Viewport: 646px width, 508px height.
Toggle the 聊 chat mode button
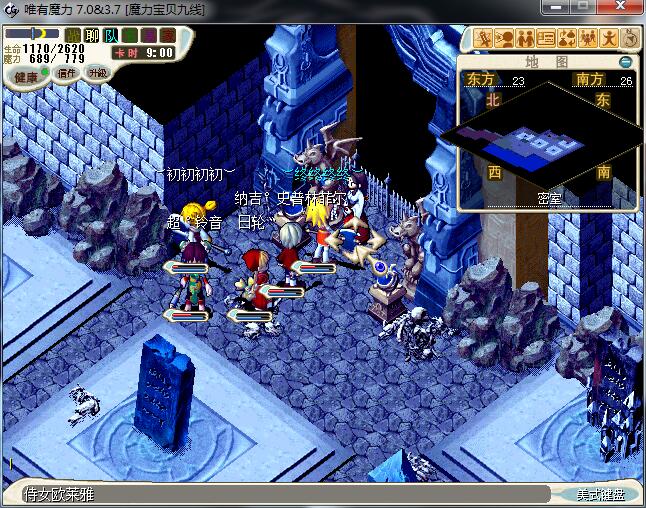point(92,36)
